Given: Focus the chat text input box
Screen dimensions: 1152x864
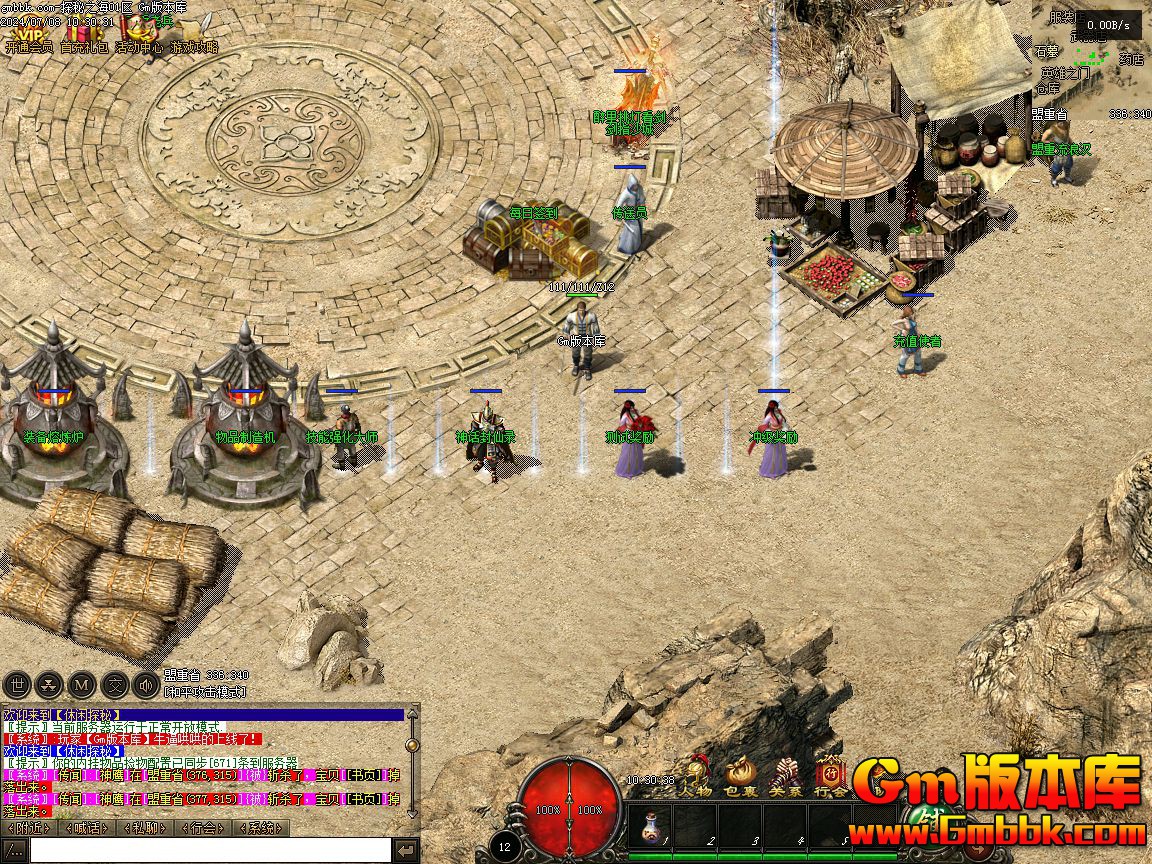Looking at the screenshot, I should click(x=210, y=850).
